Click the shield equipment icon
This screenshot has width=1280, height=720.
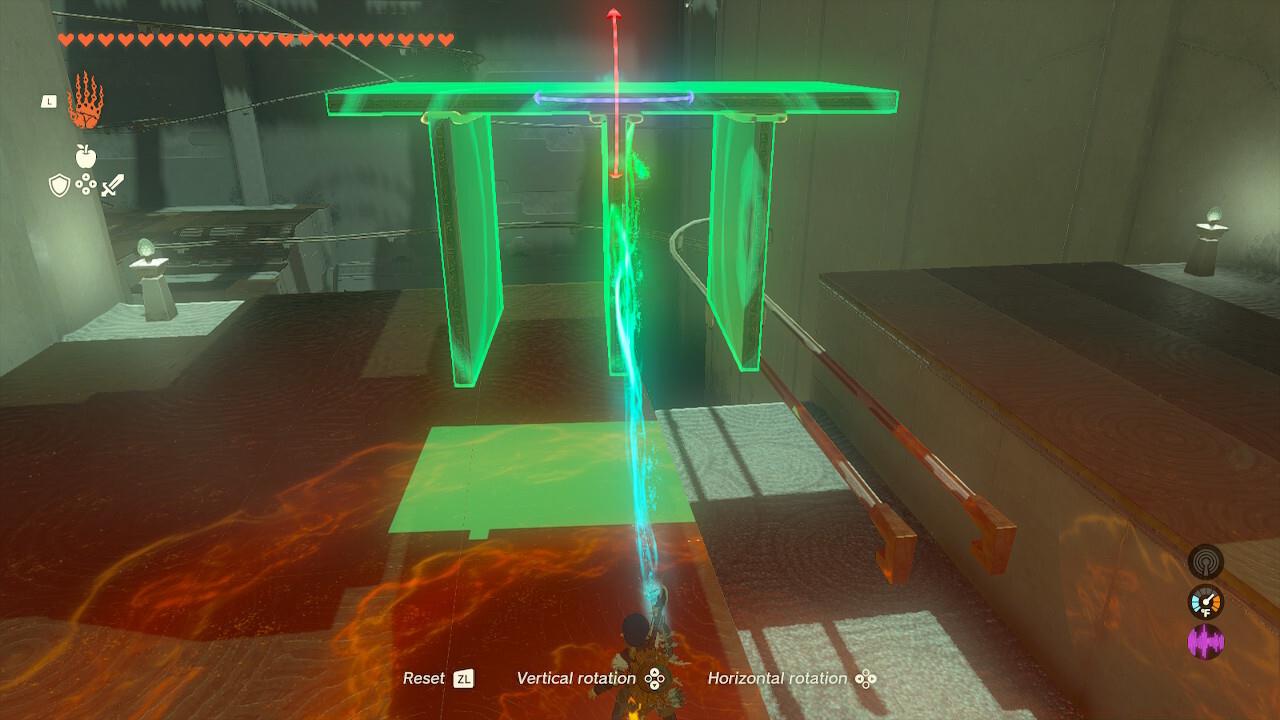(59, 186)
